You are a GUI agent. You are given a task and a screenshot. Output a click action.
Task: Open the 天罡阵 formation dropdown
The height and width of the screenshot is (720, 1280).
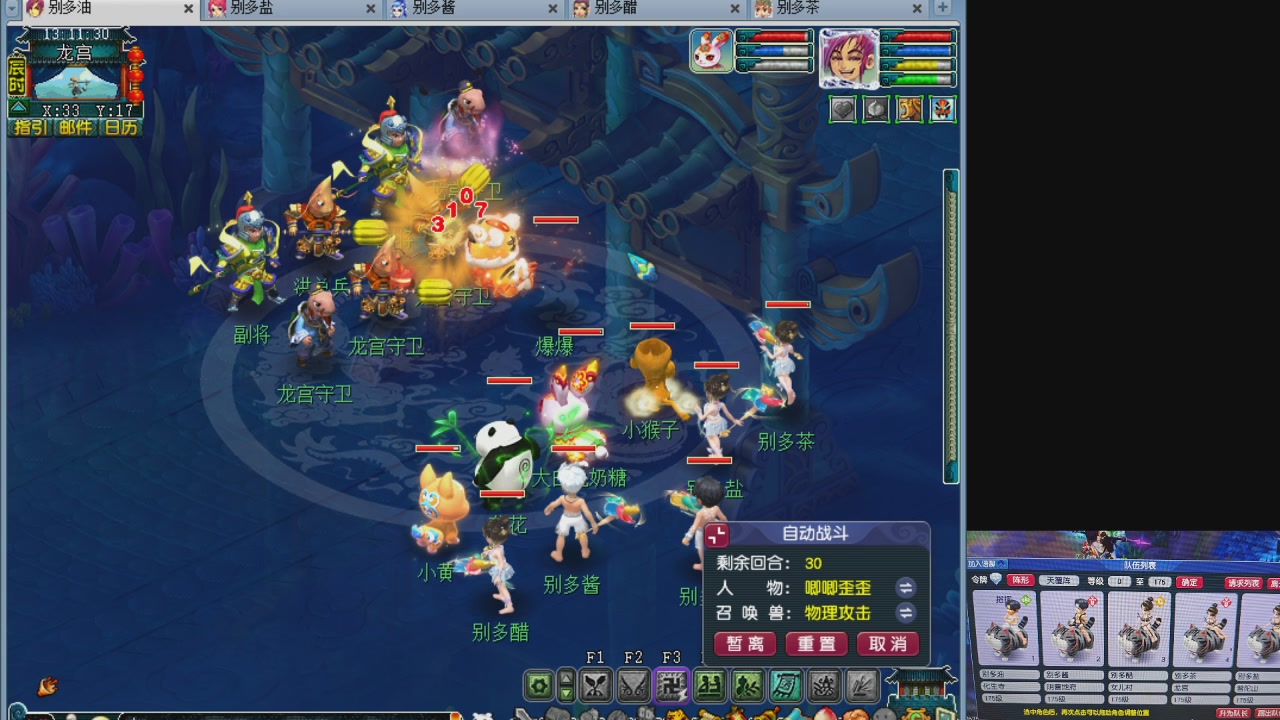click(1058, 580)
